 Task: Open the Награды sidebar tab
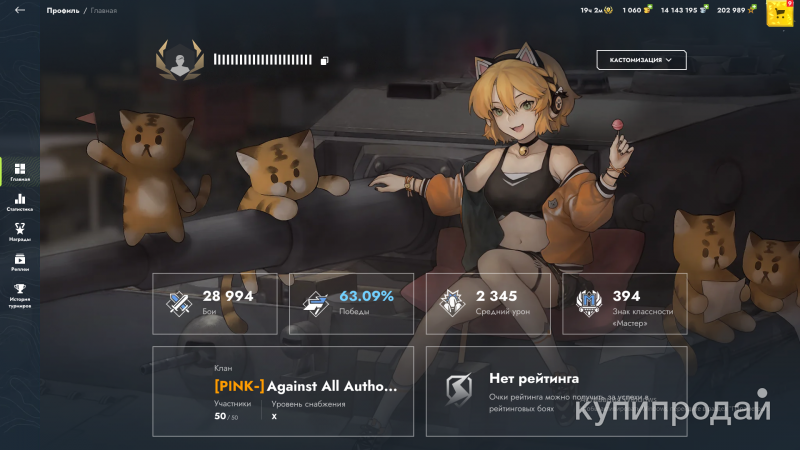click(x=20, y=232)
